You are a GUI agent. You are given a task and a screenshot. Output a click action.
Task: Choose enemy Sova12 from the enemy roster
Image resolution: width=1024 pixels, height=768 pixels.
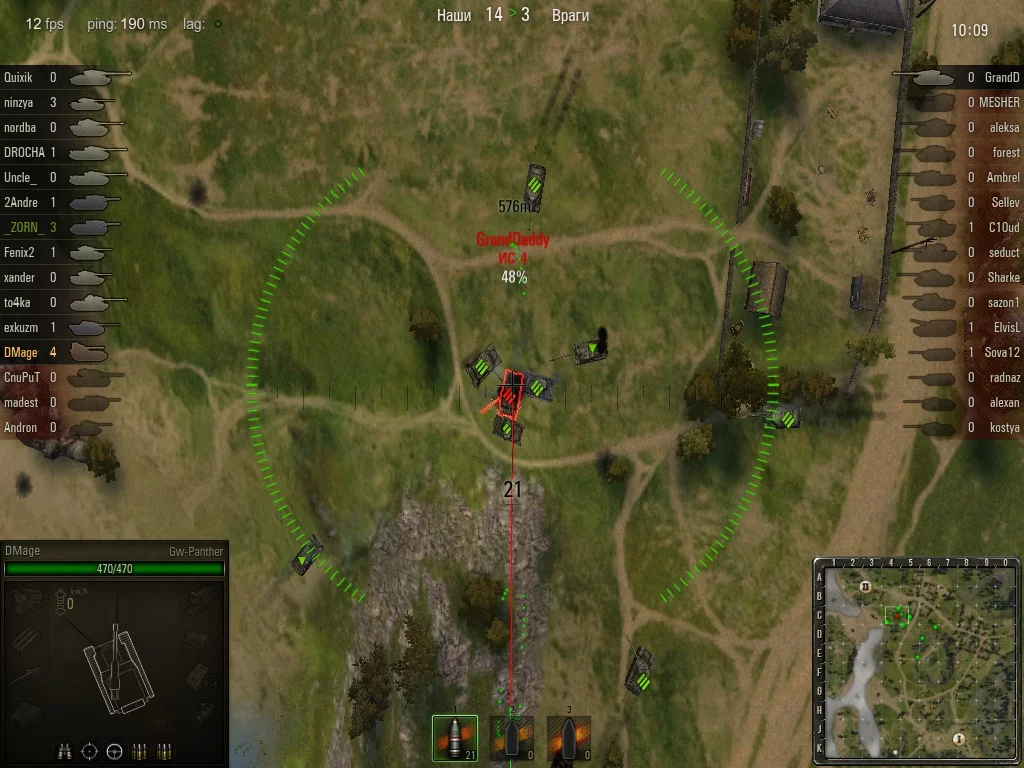click(x=960, y=352)
